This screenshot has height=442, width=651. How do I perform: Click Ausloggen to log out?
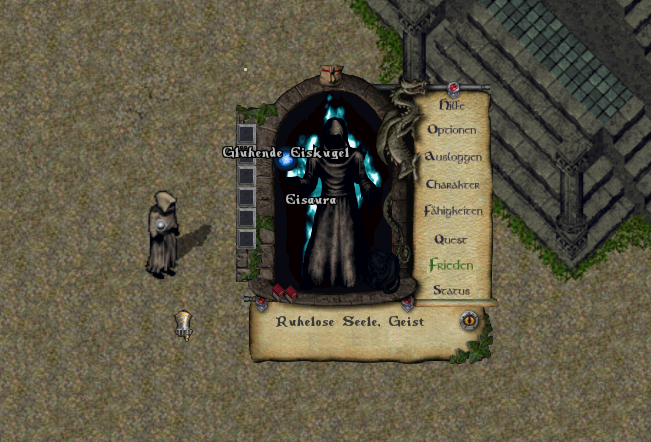[452, 157]
